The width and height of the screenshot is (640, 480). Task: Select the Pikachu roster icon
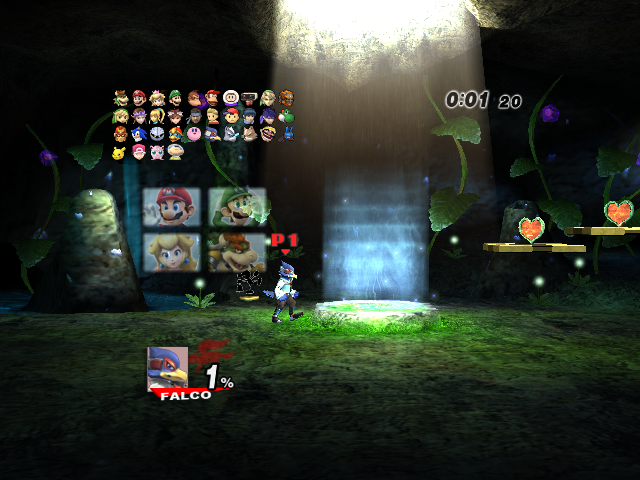point(120,152)
